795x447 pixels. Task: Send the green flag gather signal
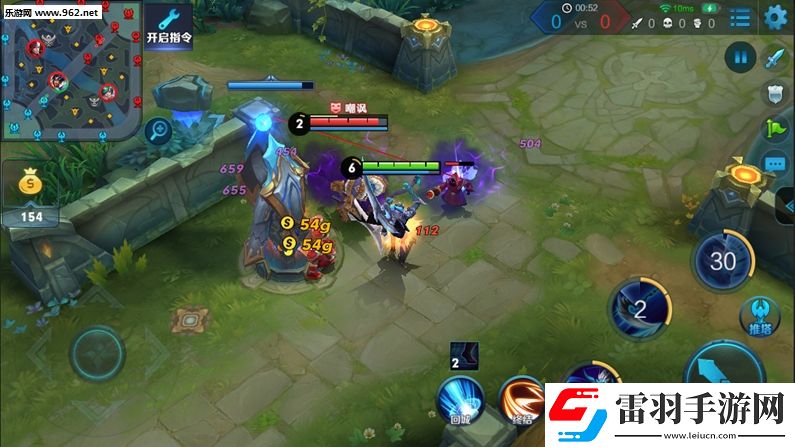[x=775, y=128]
